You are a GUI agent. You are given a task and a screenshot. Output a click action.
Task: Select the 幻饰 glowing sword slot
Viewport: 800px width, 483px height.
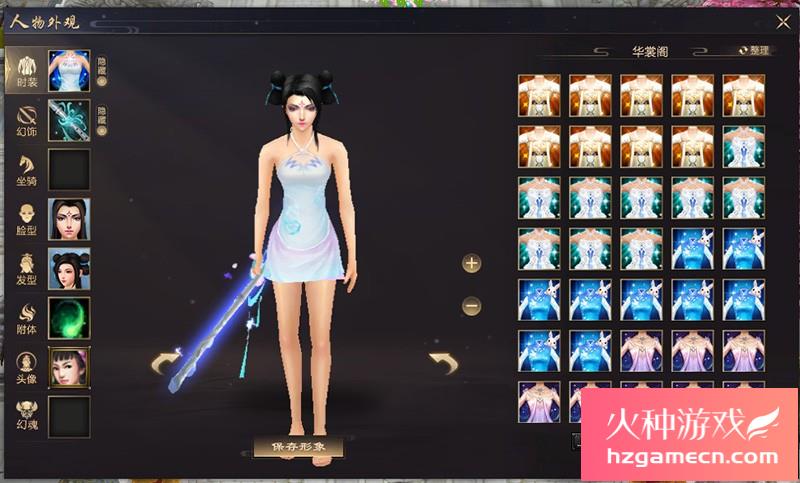(x=69, y=120)
